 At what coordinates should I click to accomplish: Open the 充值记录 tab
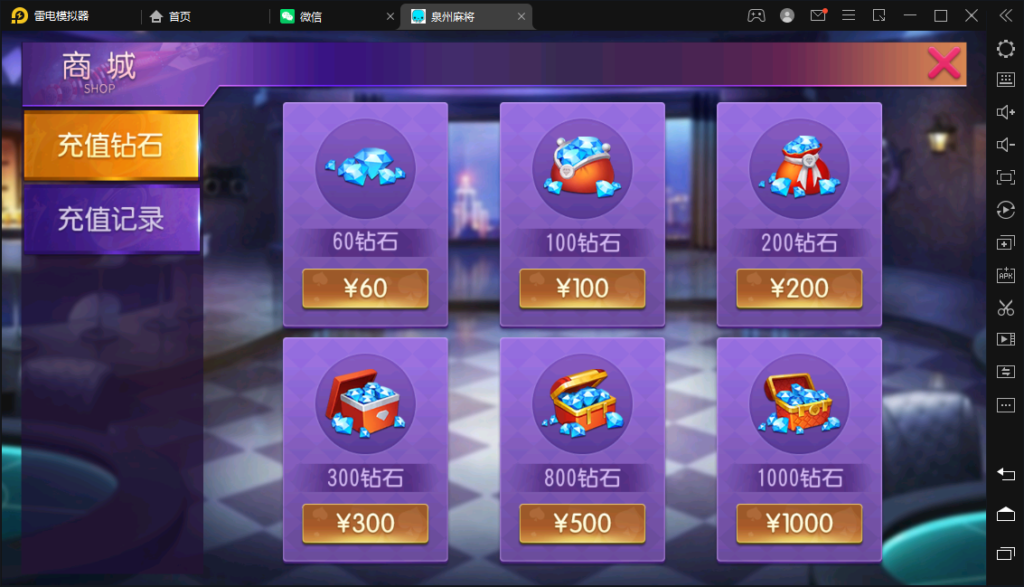110,219
